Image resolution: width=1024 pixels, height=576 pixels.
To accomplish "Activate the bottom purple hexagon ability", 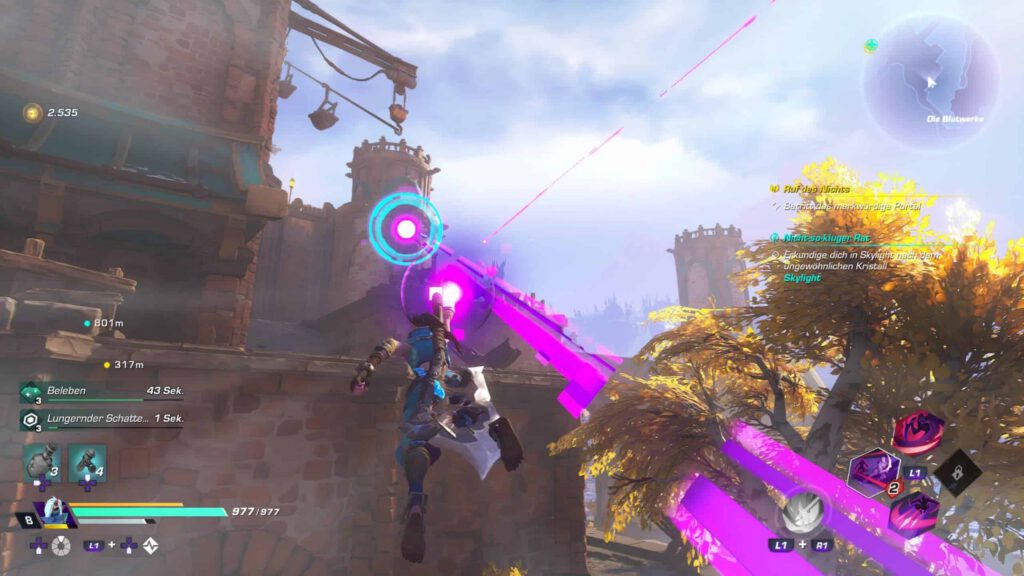I will [913, 513].
